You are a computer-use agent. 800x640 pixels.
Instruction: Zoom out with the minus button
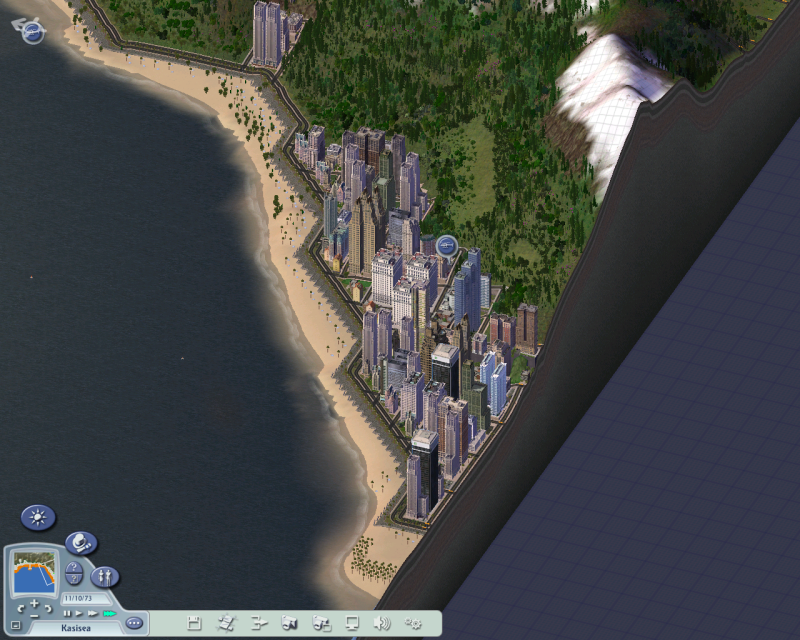(34, 617)
